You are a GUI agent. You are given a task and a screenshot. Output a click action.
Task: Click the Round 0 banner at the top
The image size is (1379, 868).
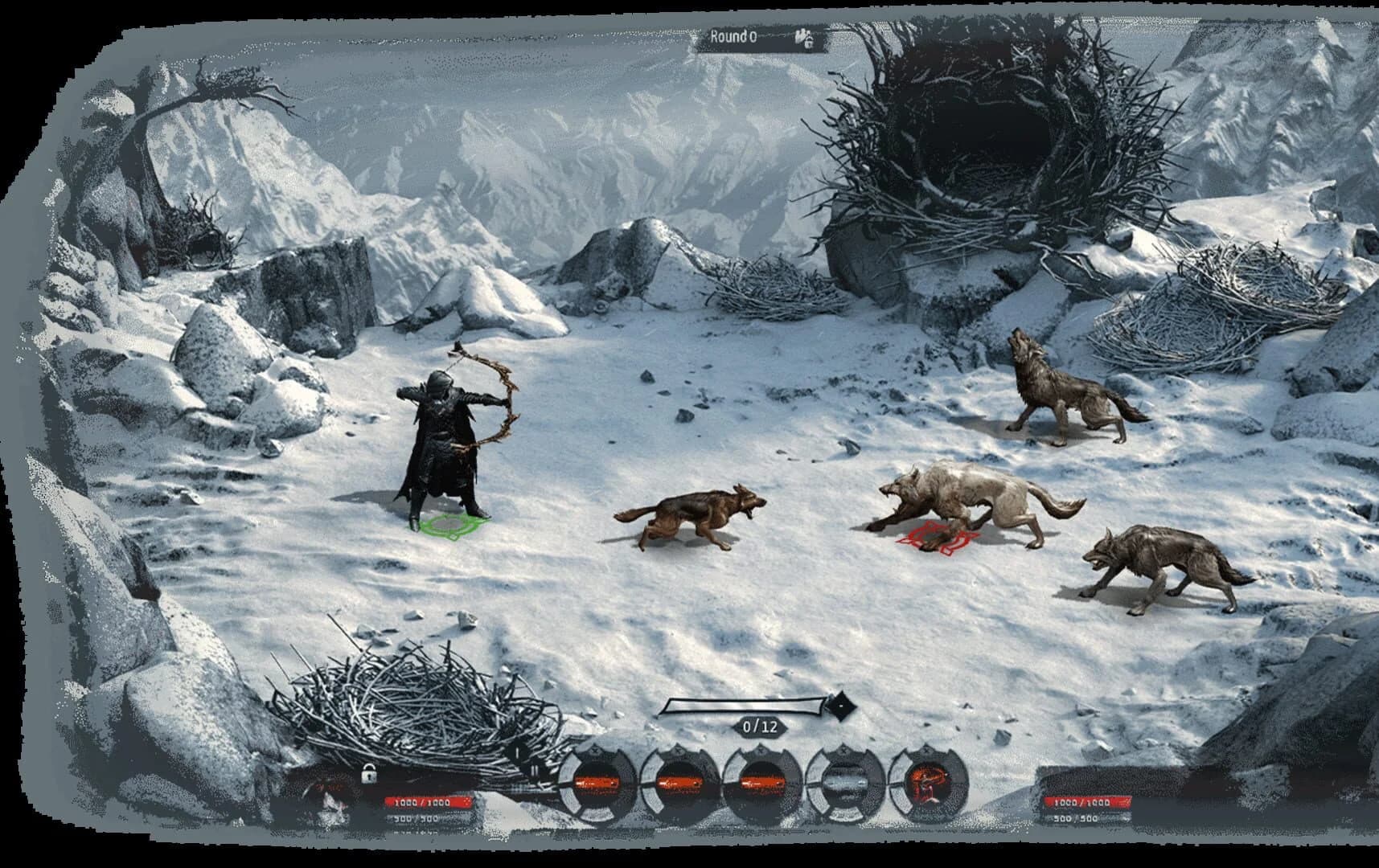[734, 36]
